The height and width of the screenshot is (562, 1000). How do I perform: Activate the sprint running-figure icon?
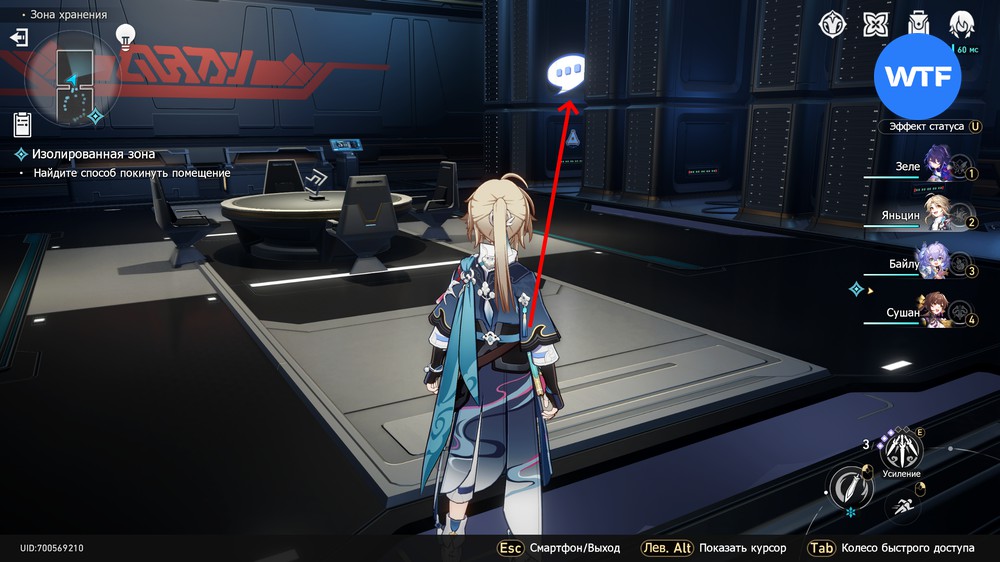tap(902, 506)
